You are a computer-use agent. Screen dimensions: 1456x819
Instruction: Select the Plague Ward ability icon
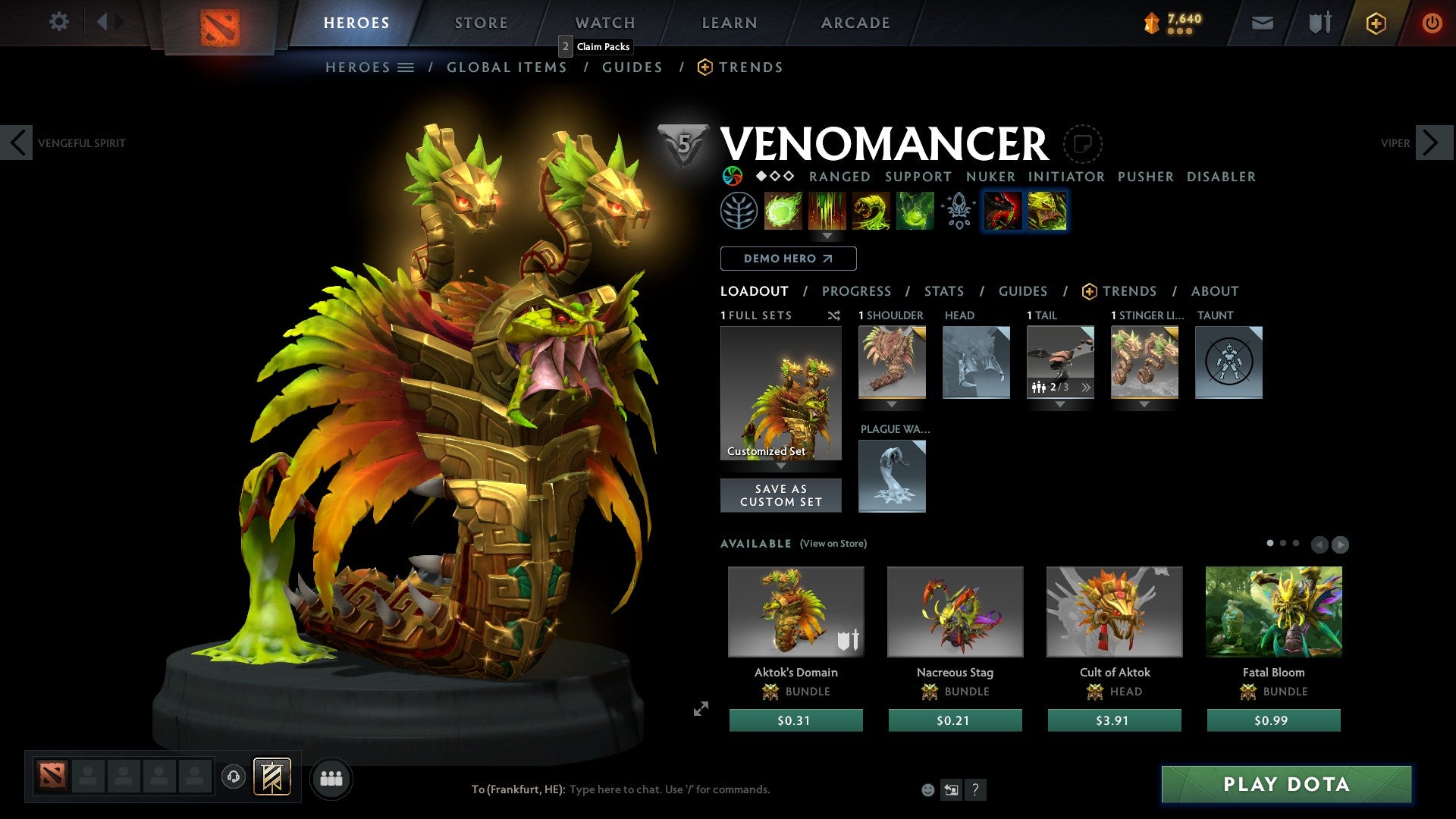tap(871, 211)
